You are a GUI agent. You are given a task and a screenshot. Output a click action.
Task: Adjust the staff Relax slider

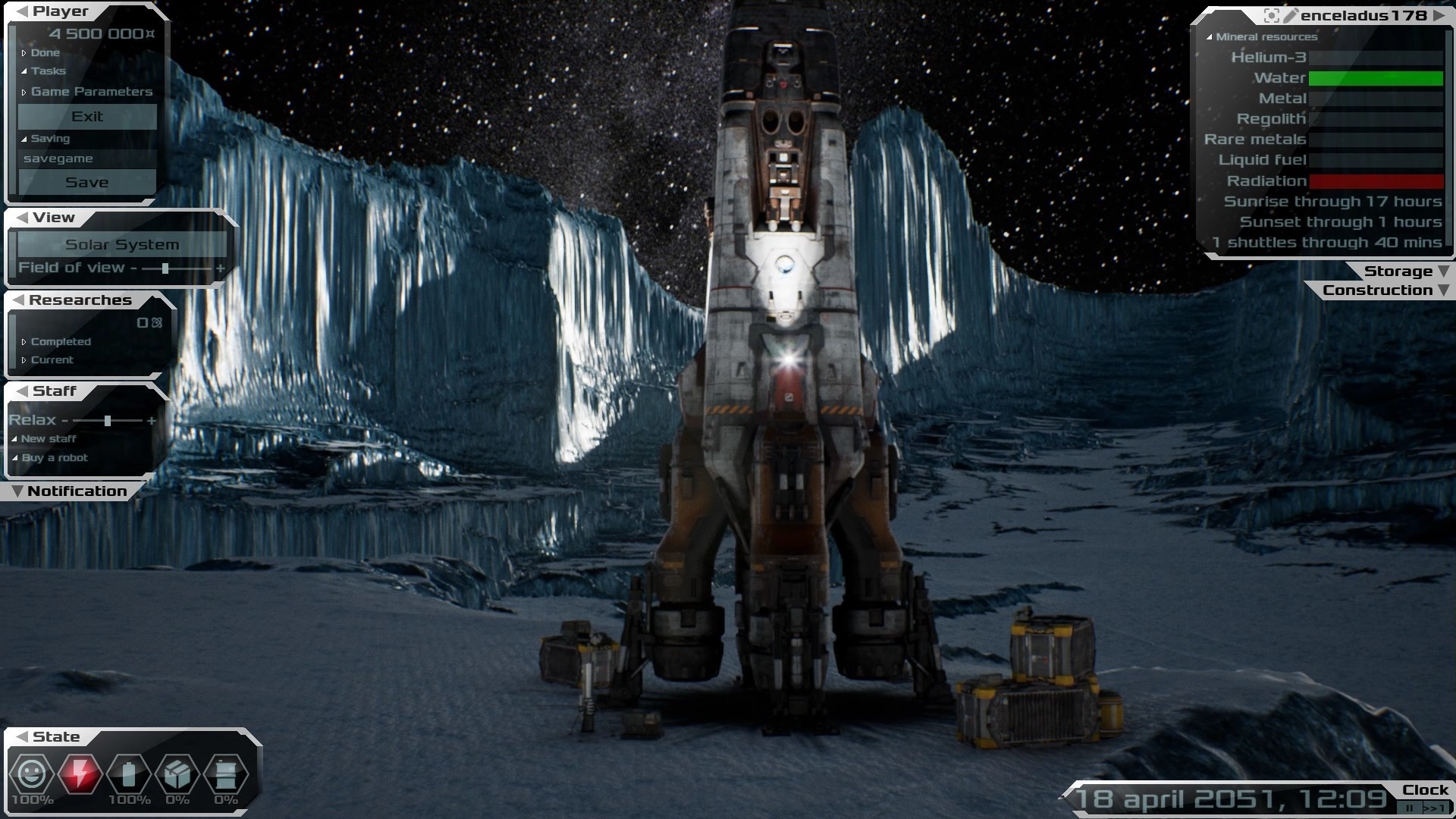click(x=108, y=421)
